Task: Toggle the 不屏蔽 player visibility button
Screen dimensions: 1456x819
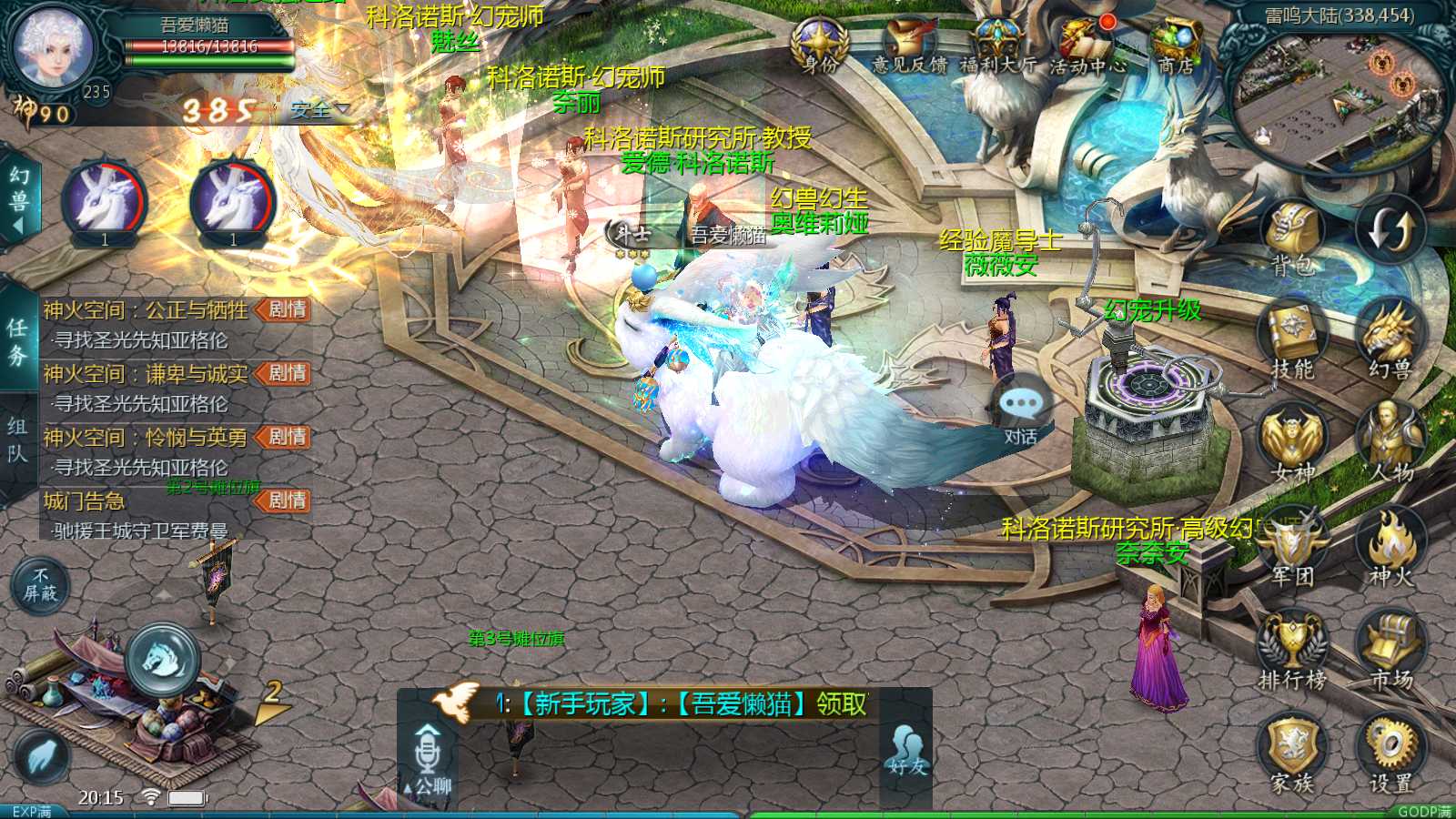Action: click(x=40, y=584)
